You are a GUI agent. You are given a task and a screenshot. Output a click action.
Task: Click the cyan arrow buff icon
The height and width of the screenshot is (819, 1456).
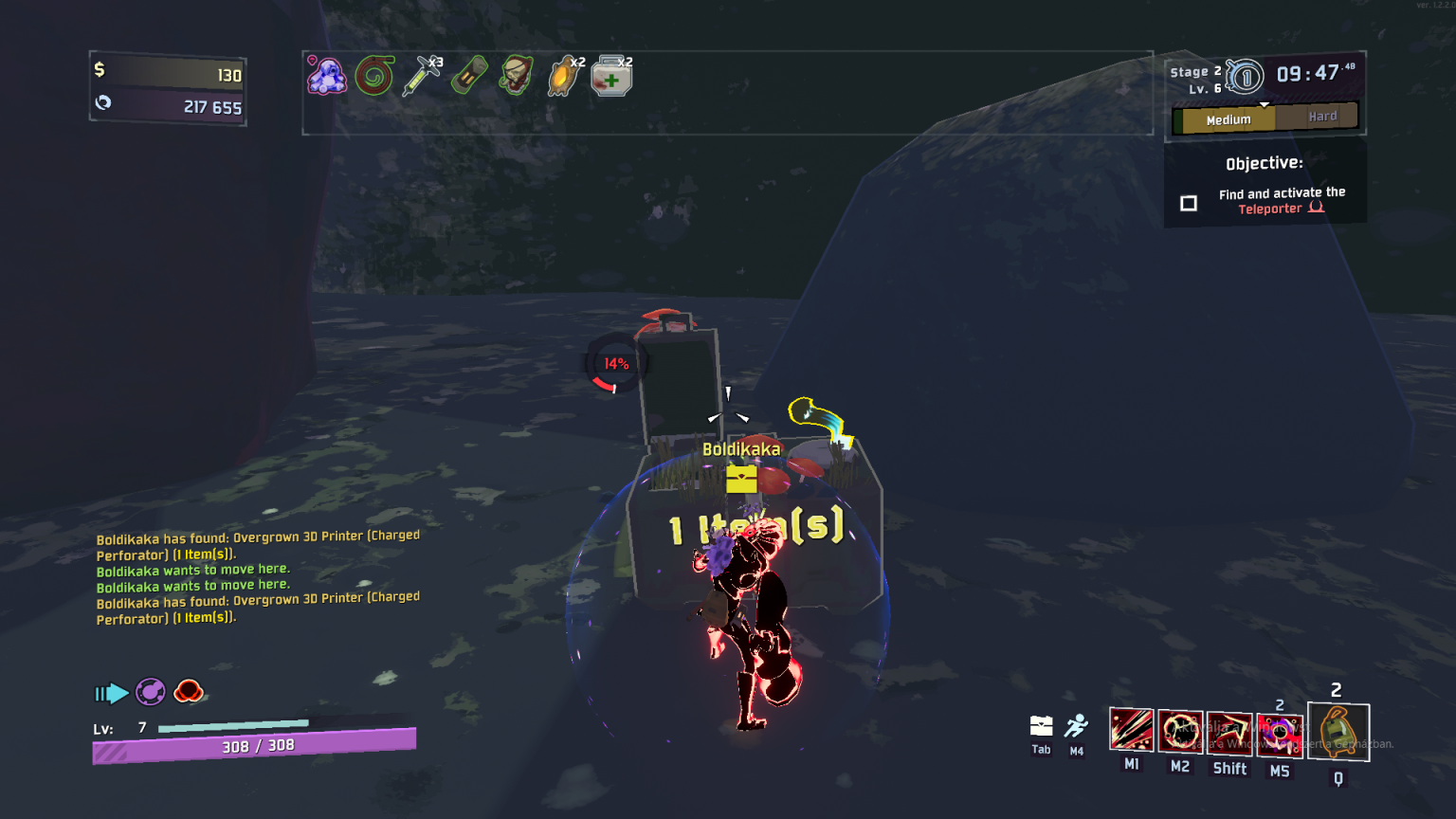(112, 694)
